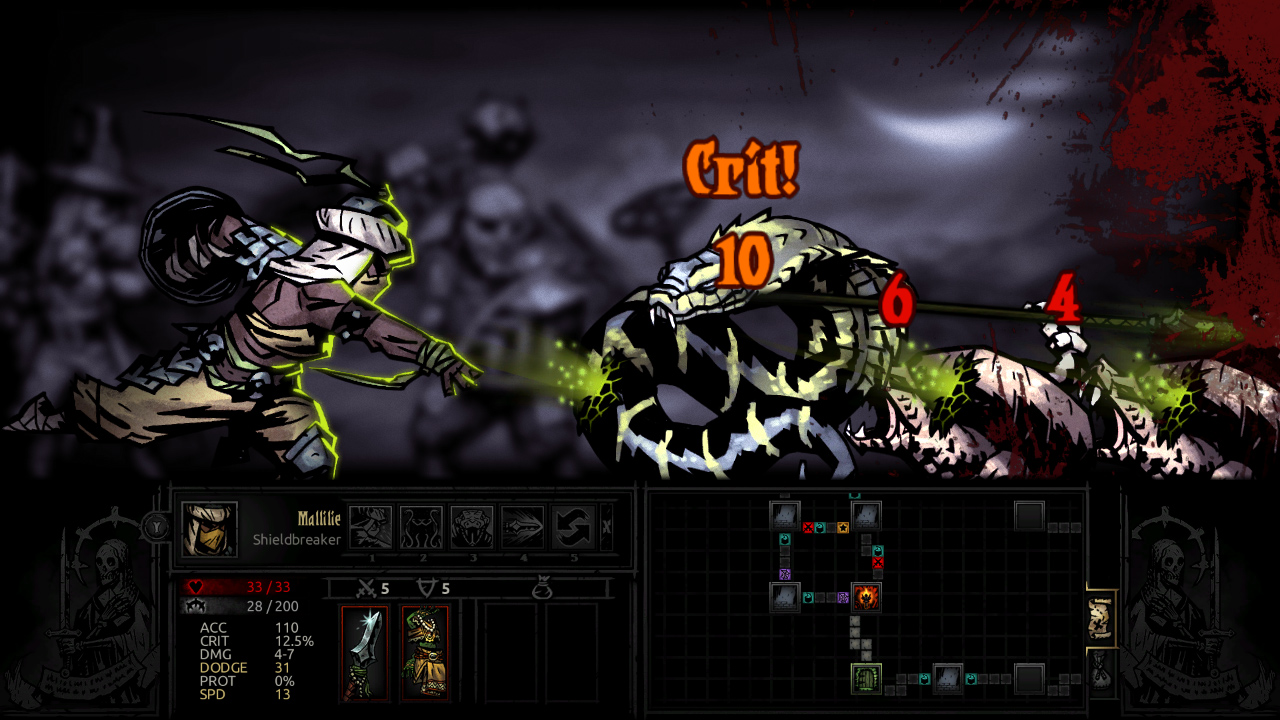Select the attack skill in slot 1
Viewport: 1280px width, 720px height.
click(x=372, y=527)
